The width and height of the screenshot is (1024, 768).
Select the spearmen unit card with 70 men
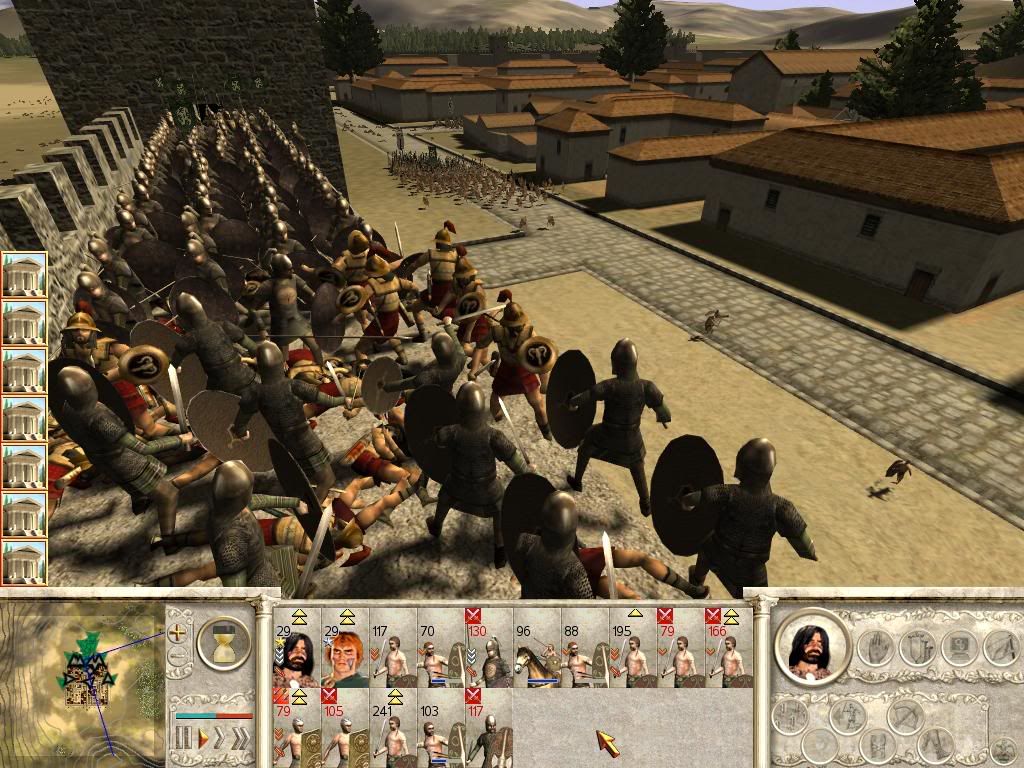pos(440,647)
